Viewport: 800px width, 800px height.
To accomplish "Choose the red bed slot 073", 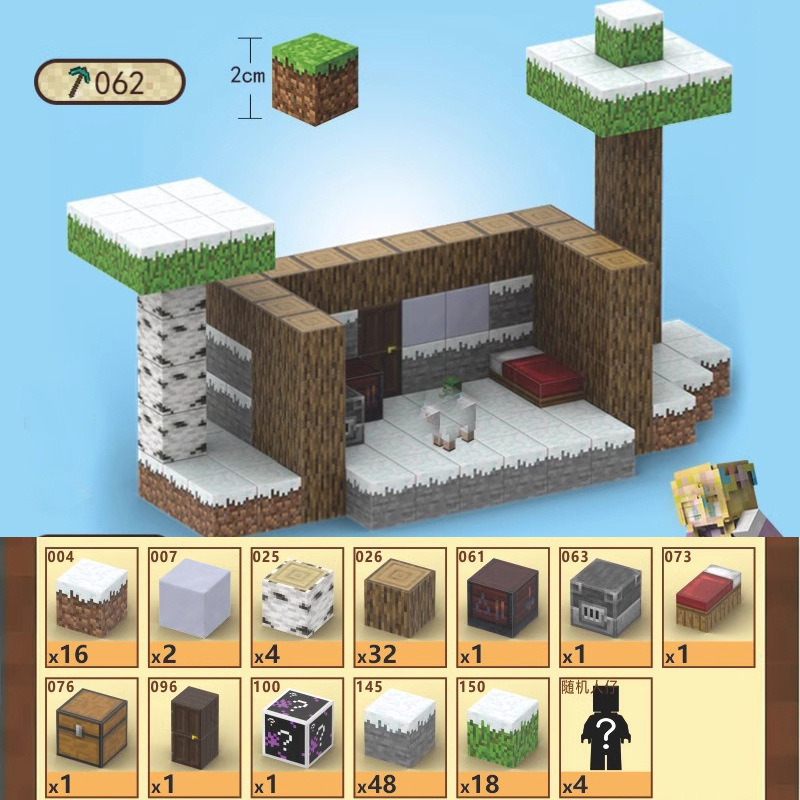I will [707, 607].
